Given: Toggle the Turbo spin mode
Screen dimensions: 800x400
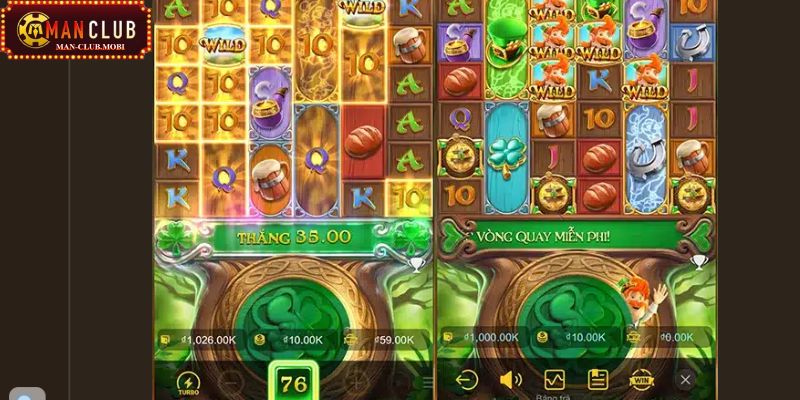Looking at the screenshot, I should click(188, 383).
